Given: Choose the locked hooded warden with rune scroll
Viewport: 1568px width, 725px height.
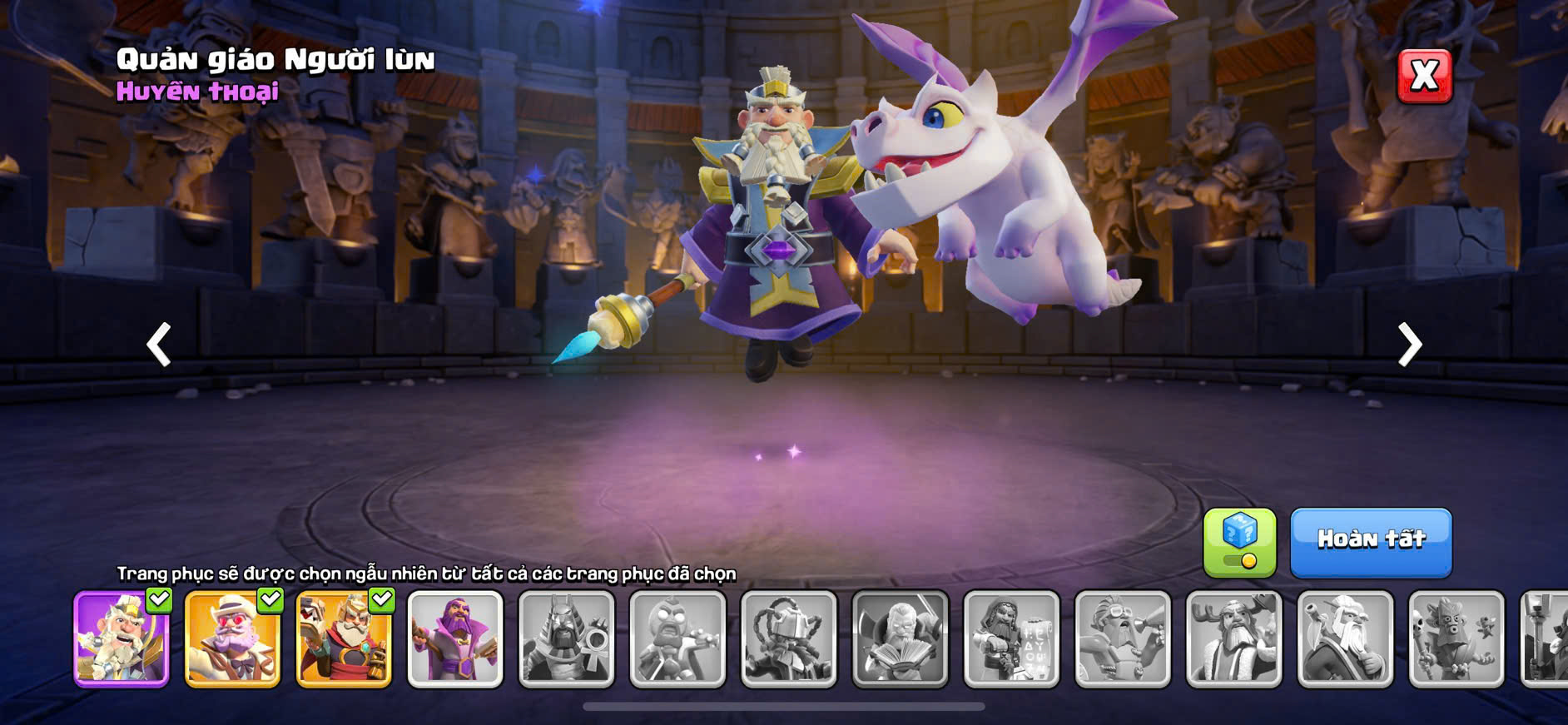Looking at the screenshot, I should [x=1011, y=638].
